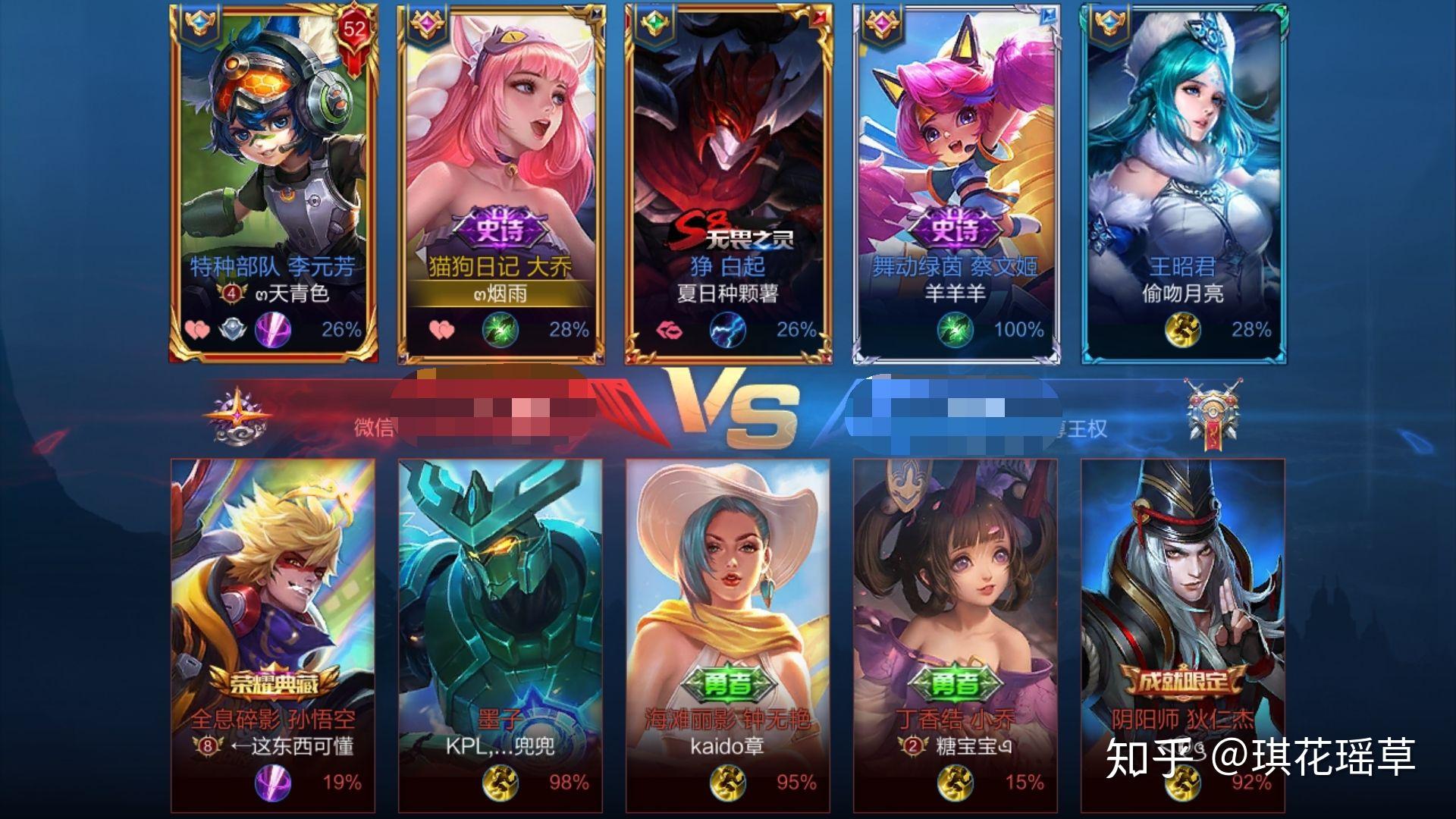The width and height of the screenshot is (1456, 819).
Task: Click the red team star emblem
Action: (237, 416)
